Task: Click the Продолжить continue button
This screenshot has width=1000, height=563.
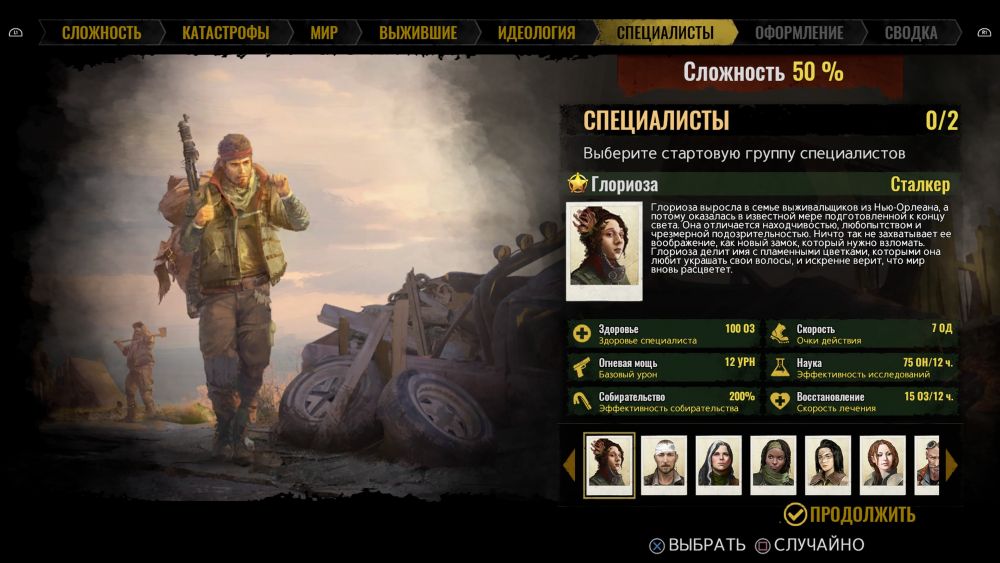Action: (849, 515)
